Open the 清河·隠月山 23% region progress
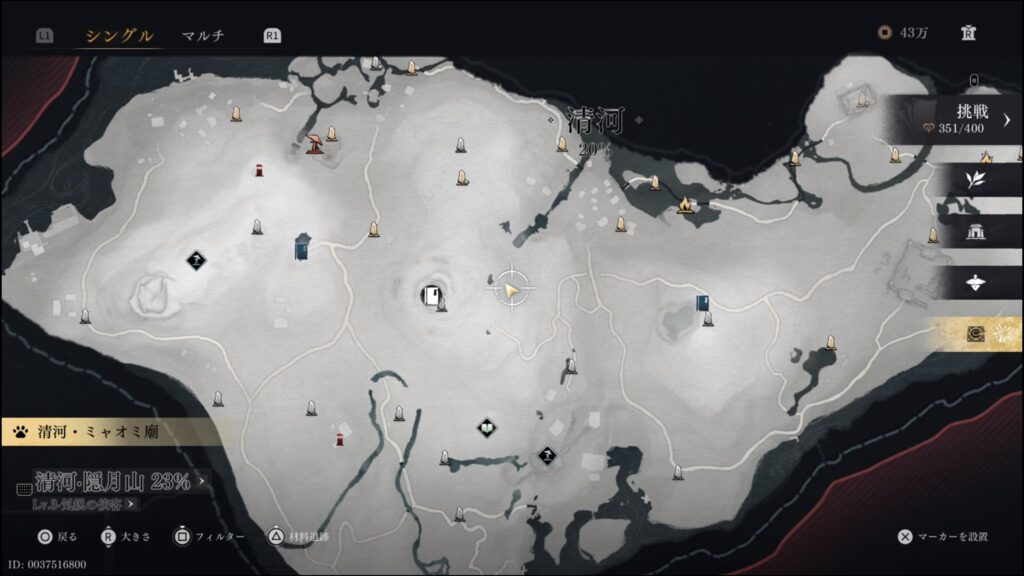 113,482
